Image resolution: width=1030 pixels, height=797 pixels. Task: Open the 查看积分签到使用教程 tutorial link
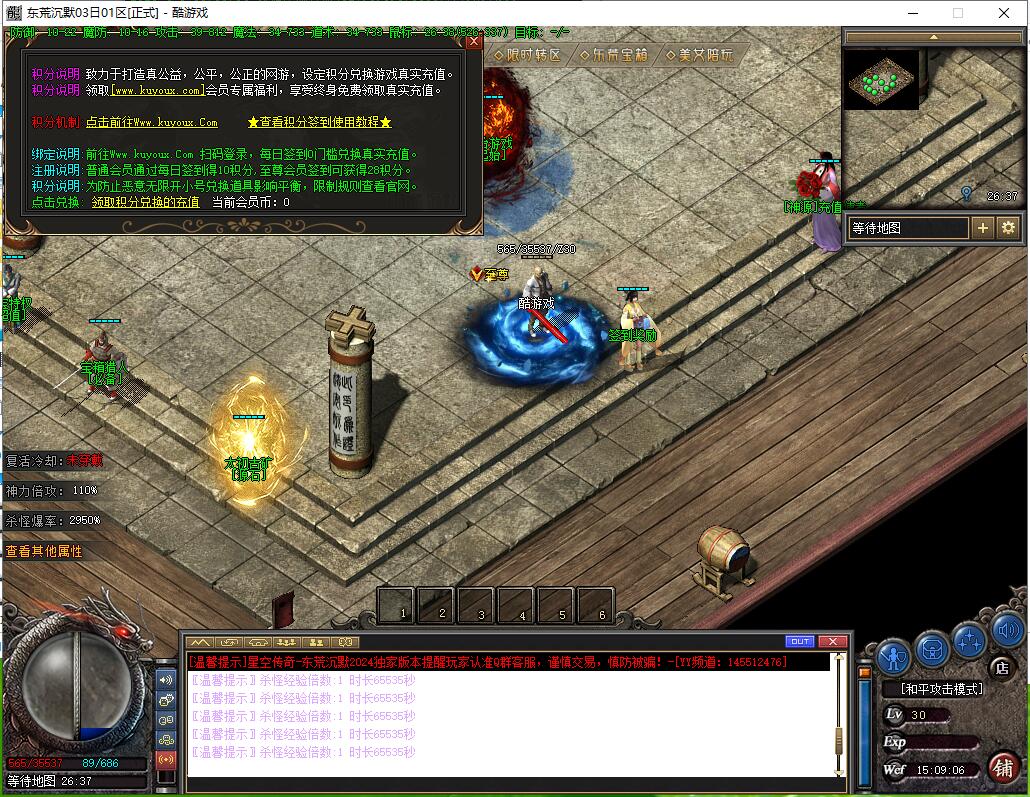tap(319, 122)
